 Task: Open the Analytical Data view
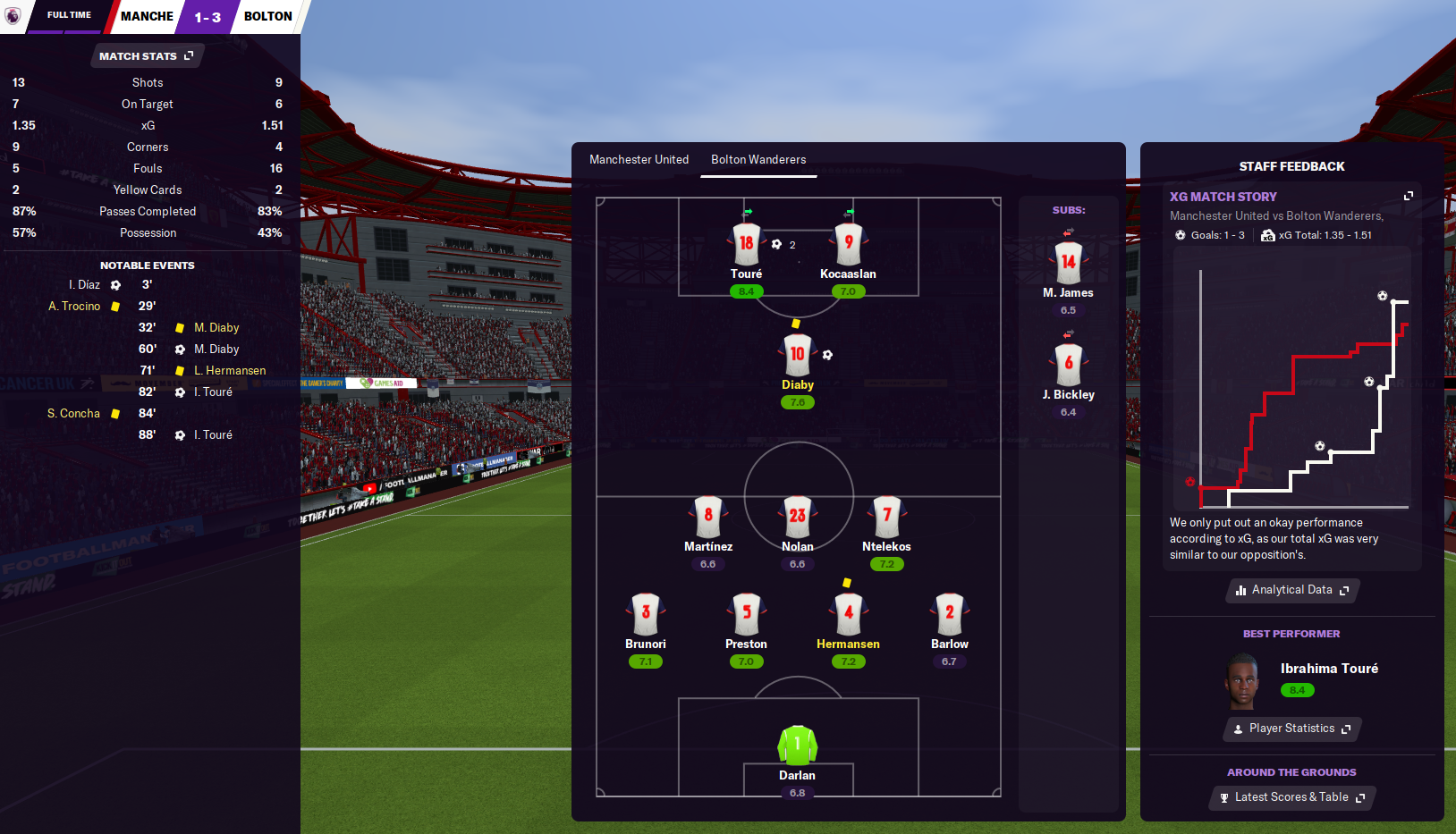pyautogui.click(x=1292, y=590)
